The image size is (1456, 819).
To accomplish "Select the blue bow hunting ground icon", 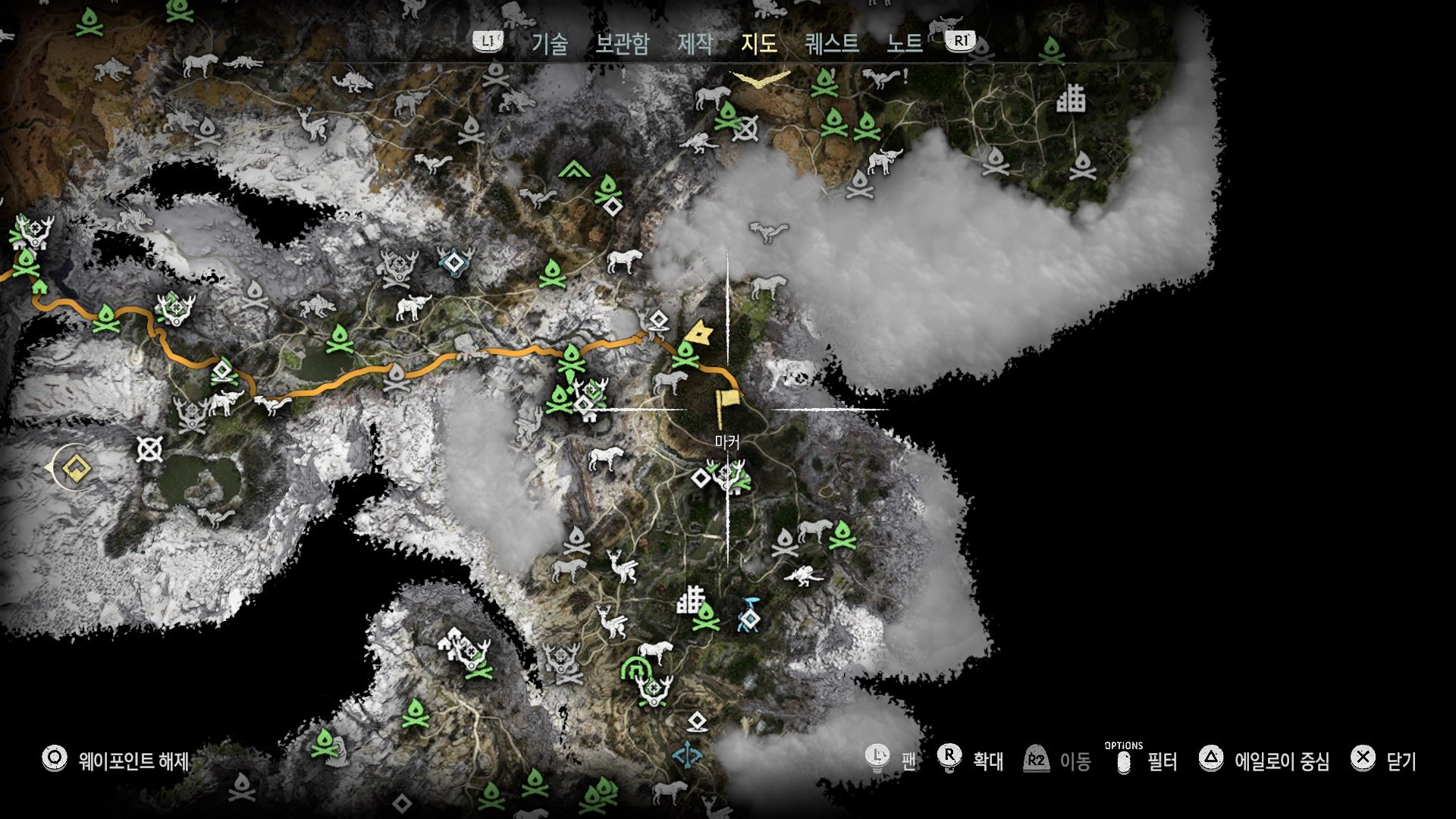I will (688, 755).
